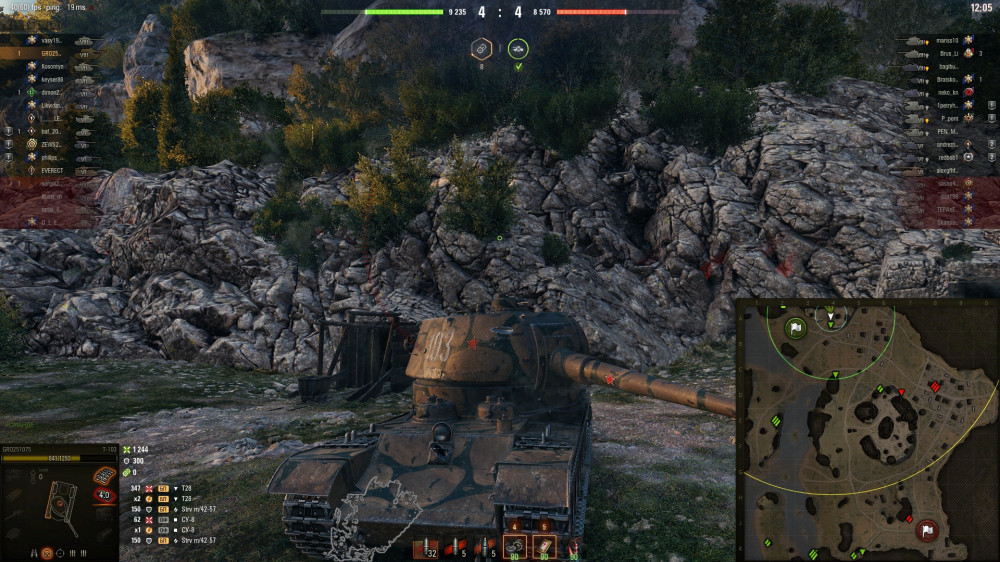Select player keyser86 in the allied team list

click(x=53, y=79)
